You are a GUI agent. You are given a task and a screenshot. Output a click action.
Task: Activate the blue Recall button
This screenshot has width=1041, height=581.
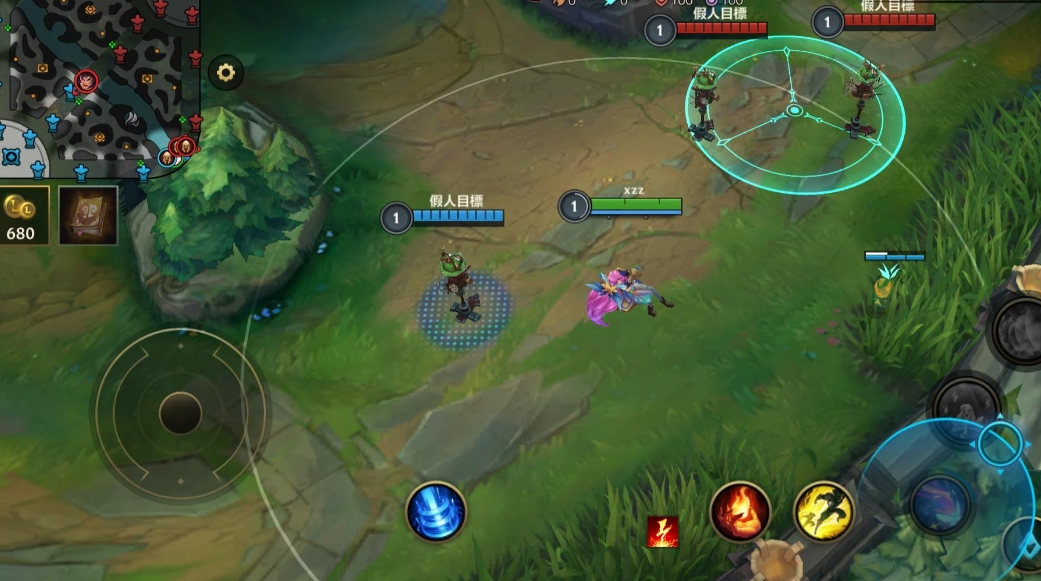click(x=436, y=512)
